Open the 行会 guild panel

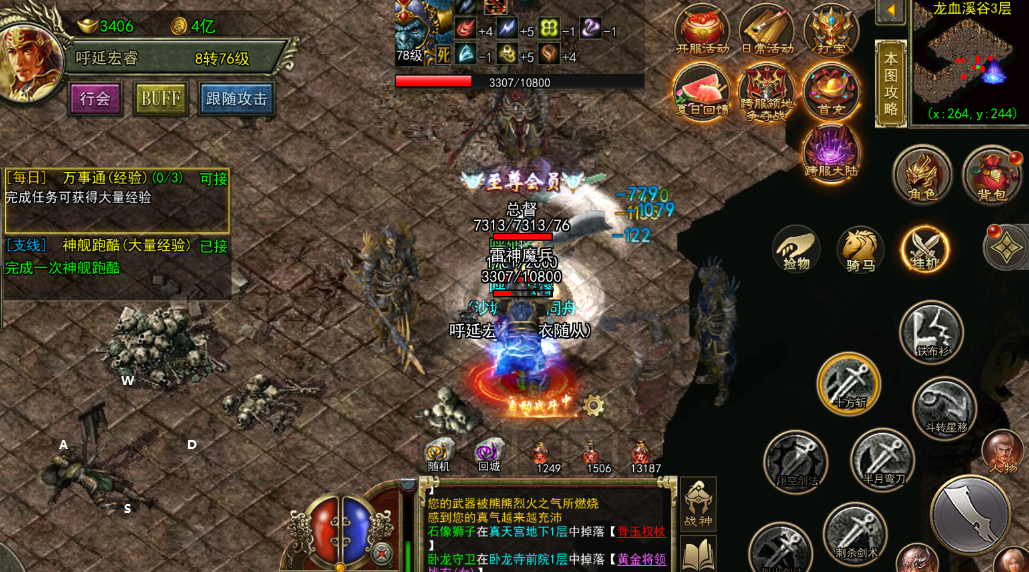coord(95,99)
